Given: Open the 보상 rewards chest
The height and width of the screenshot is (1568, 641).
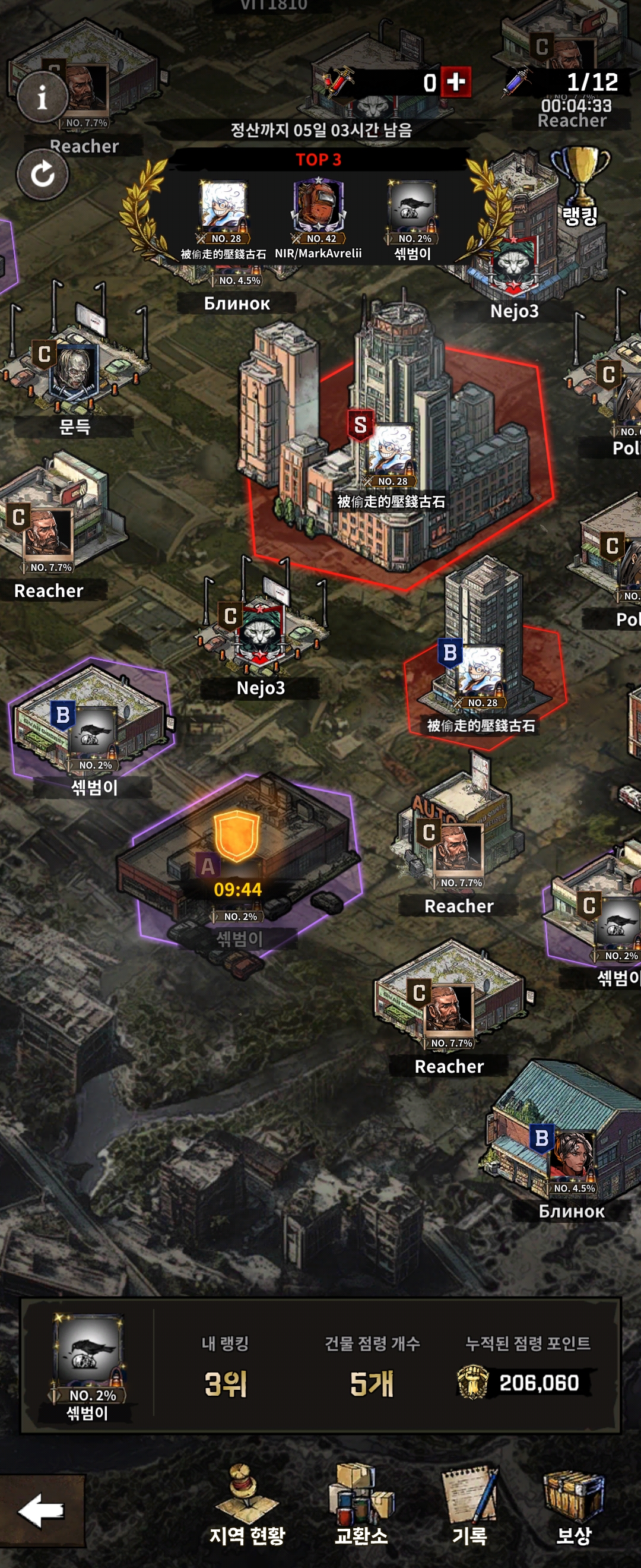Looking at the screenshot, I should [573, 1505].
